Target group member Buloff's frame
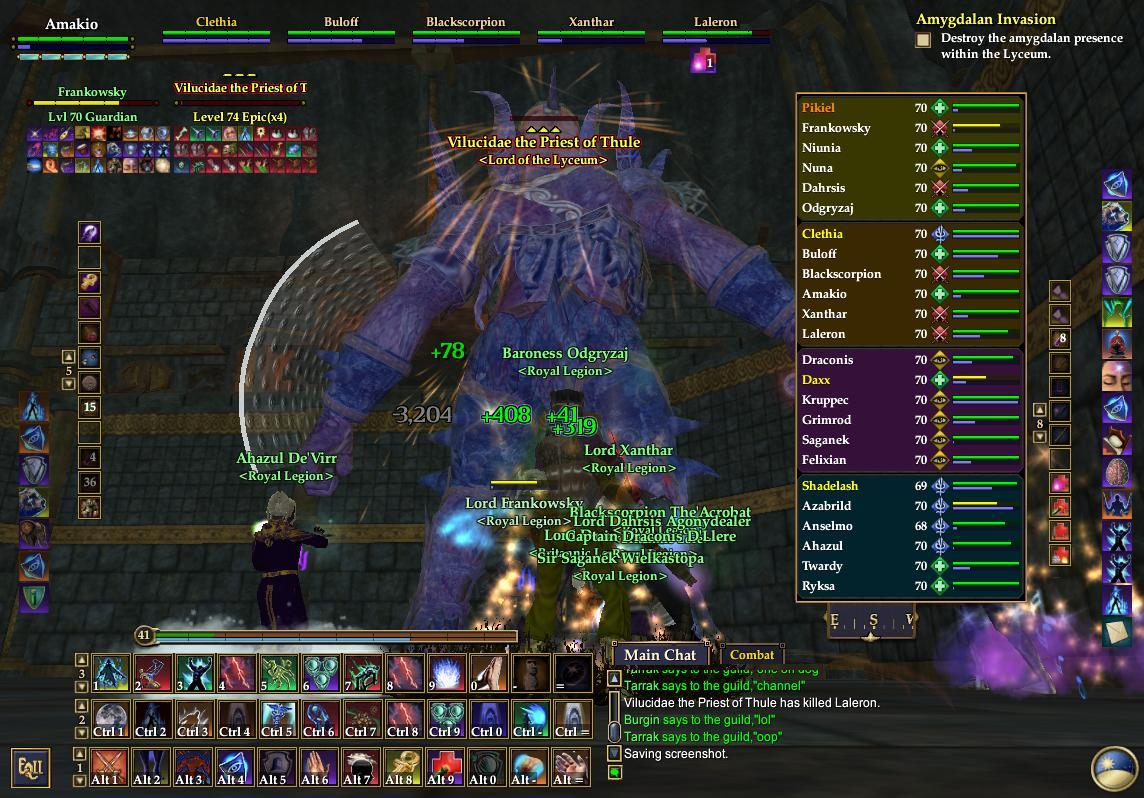This screenshot has height=798, width=1144. tap(341, 32)
